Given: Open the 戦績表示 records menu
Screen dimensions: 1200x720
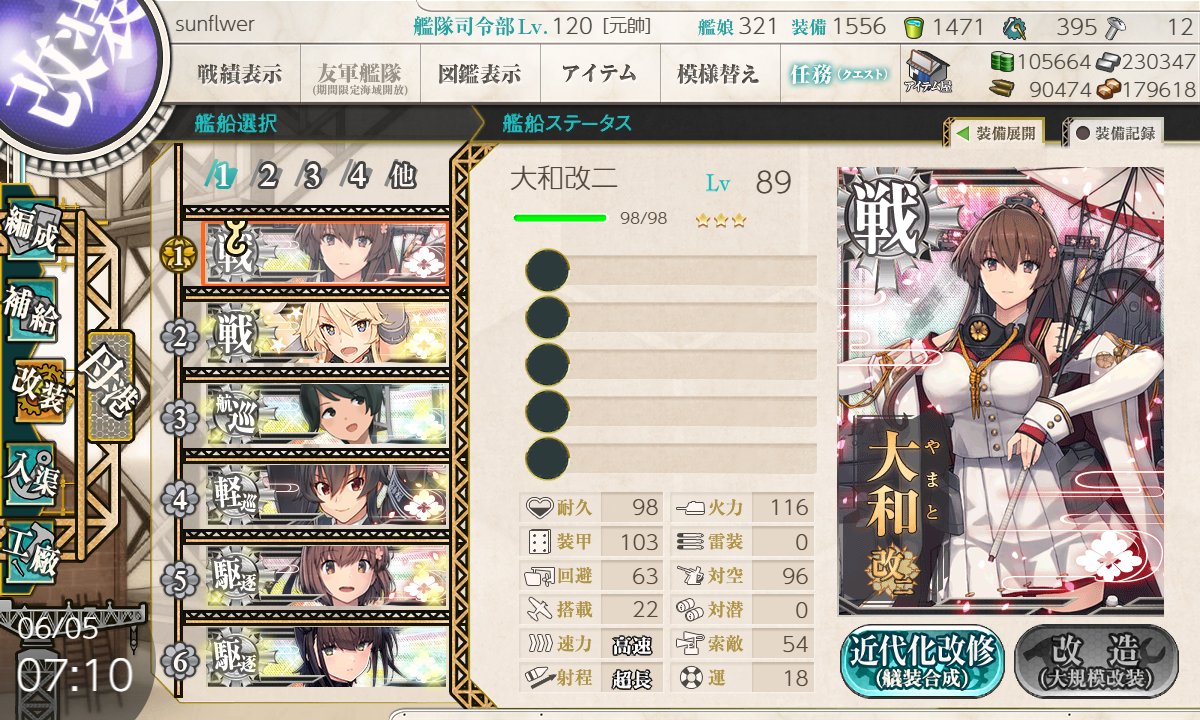Looking at the screenshot, I should [239, 74].
